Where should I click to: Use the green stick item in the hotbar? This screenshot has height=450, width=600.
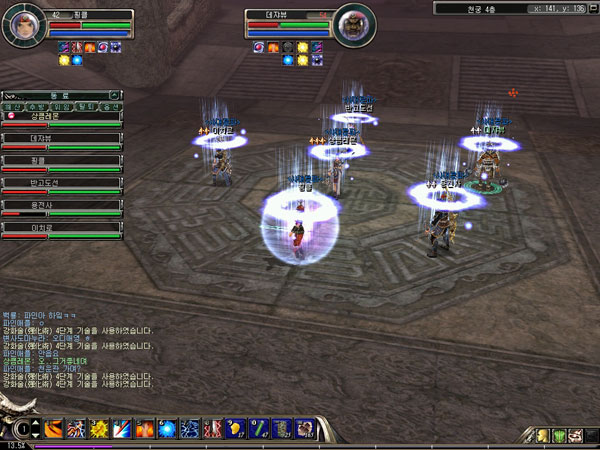pos(258,429)
